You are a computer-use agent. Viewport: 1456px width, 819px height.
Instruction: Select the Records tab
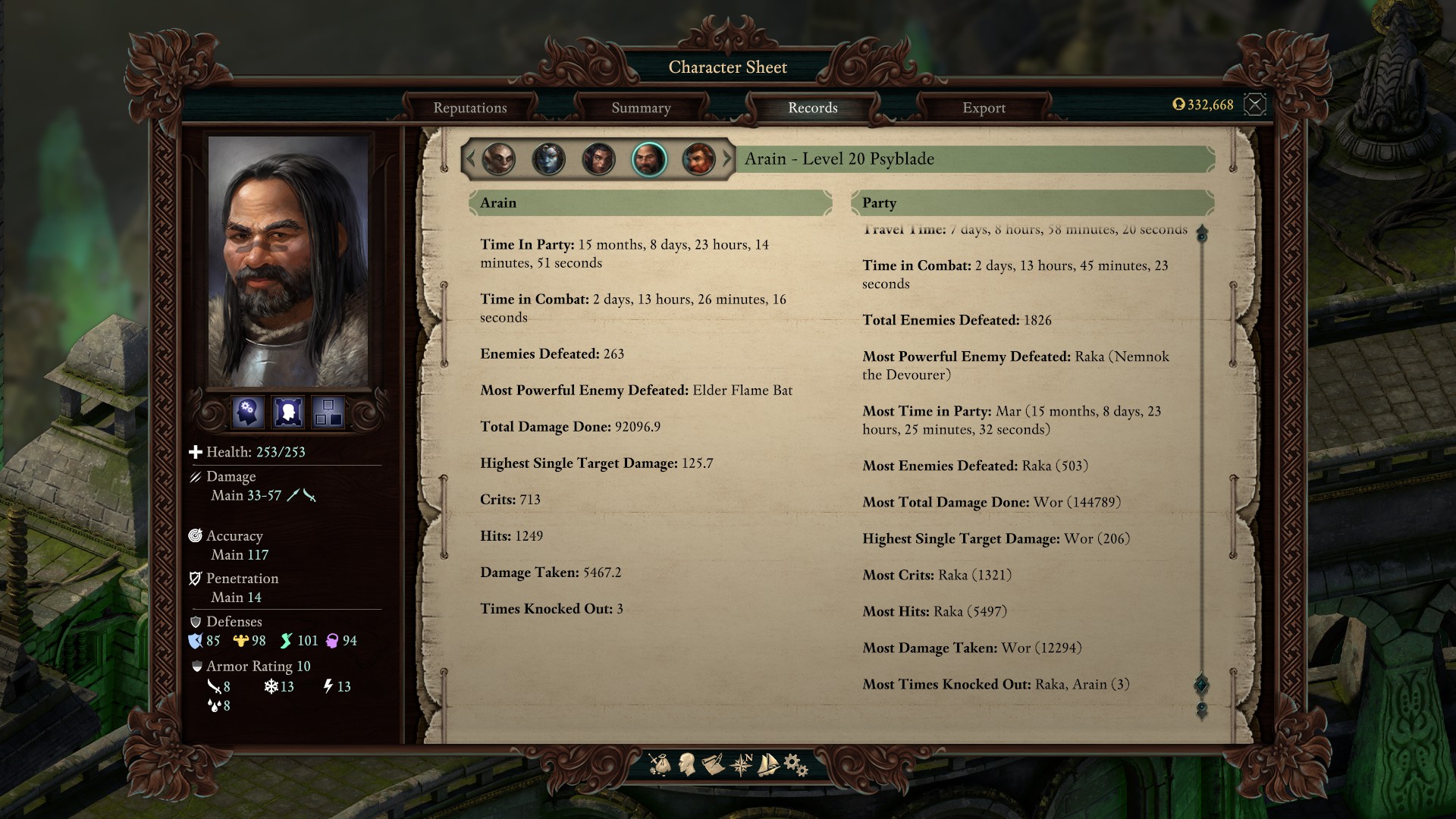click(x=812, y=108)
